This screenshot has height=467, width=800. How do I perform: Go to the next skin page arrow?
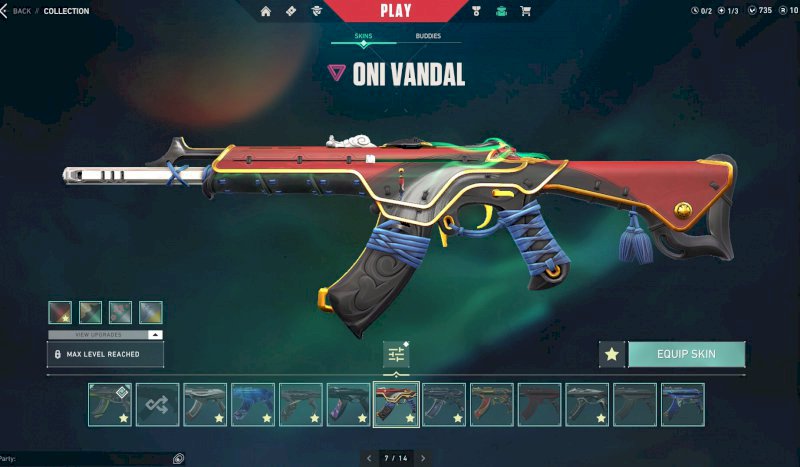tap(423, 458)
